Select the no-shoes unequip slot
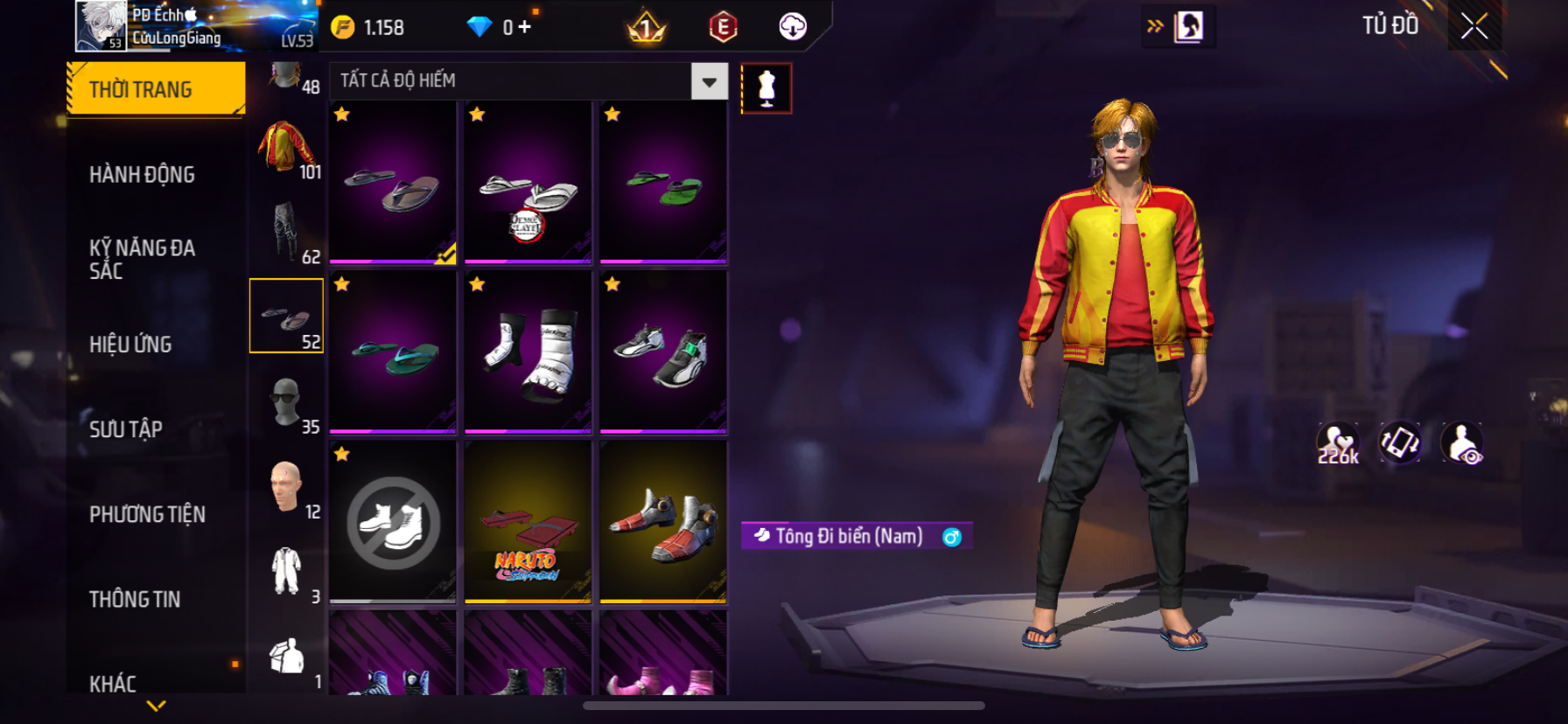Screen dimensions: 1568x724 click(x=393, y=523)
